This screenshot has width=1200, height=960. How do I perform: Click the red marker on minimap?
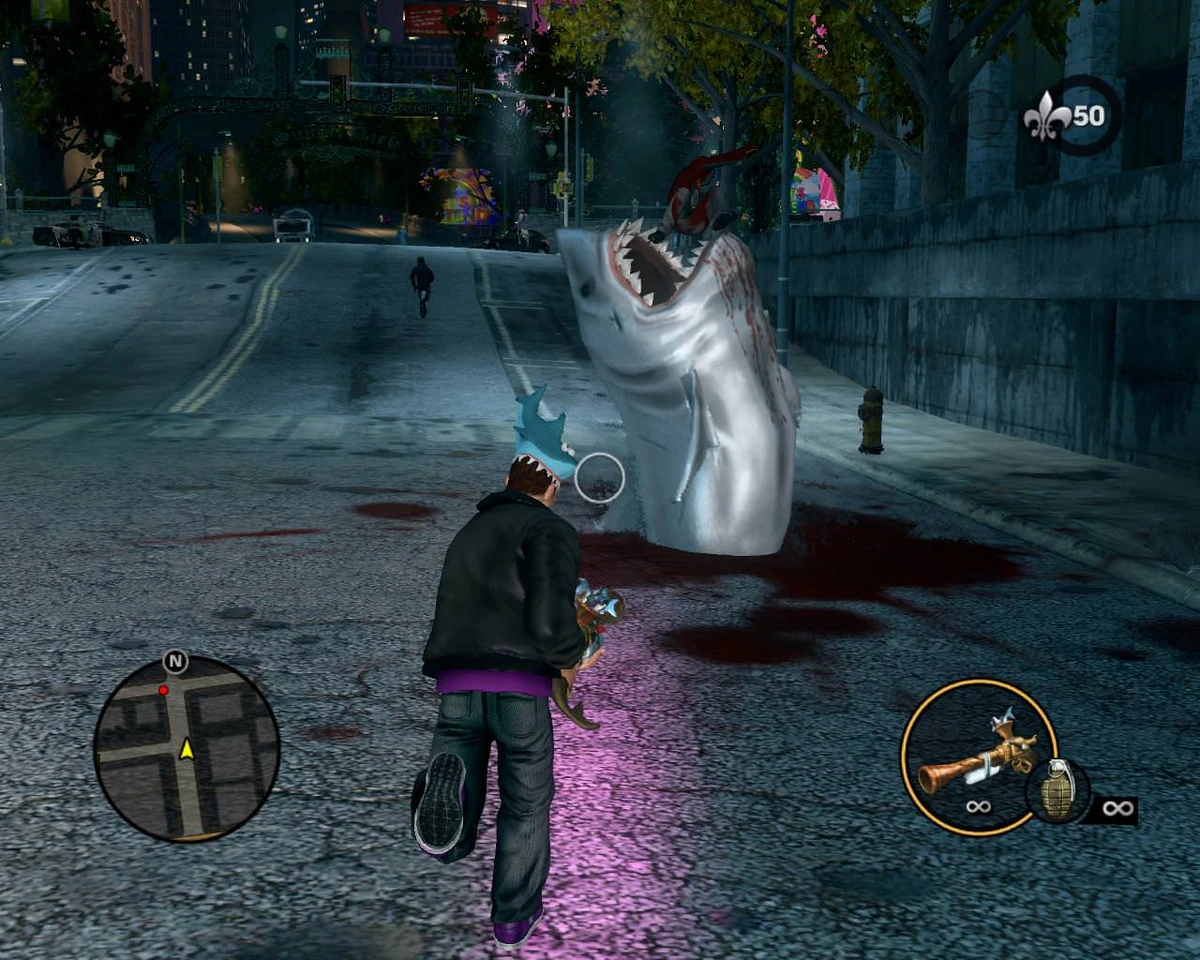point(163,690)
